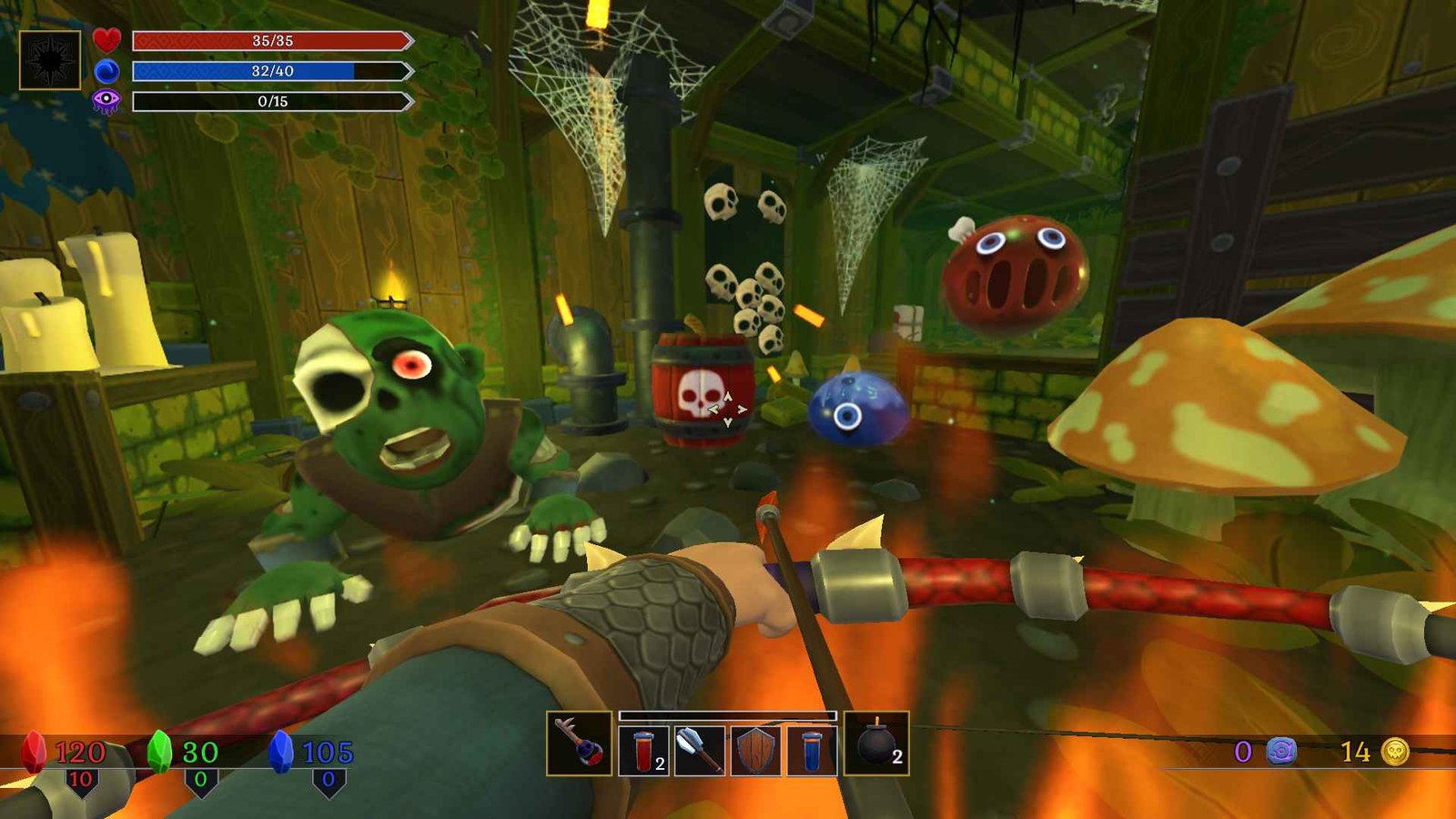Select the black bomb slot
Image resolution: width=1456 pixels, height=819 pixels.
point(876,743)
